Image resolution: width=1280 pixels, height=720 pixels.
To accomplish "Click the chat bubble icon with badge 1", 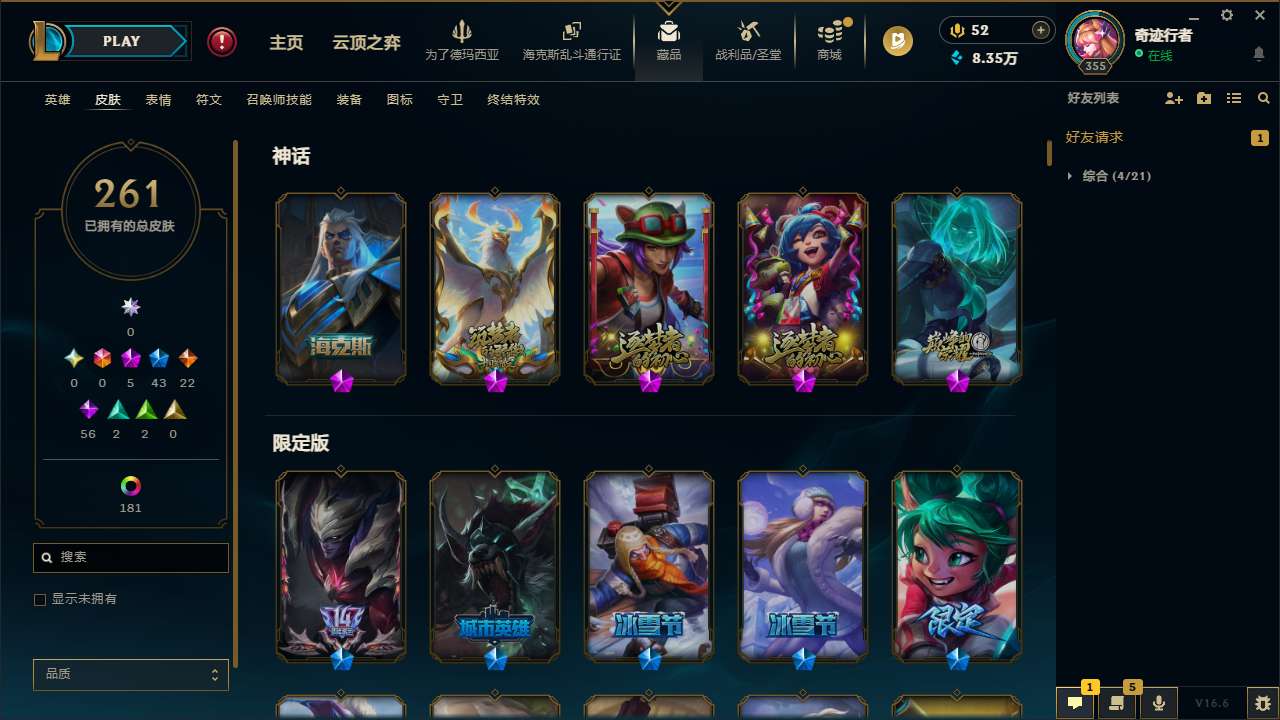I will click(x=1075, y=703).
